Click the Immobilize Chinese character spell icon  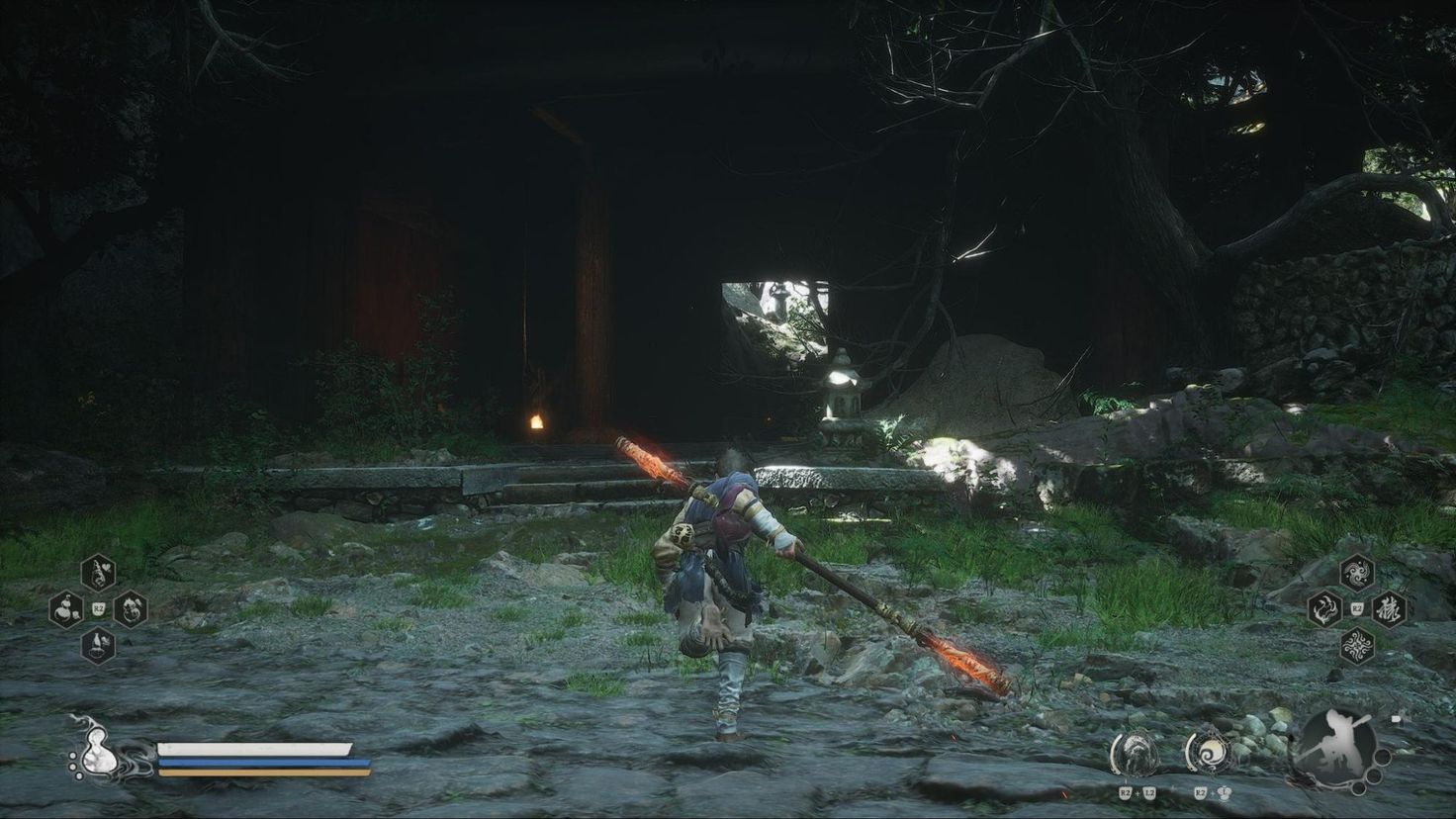1390,610
